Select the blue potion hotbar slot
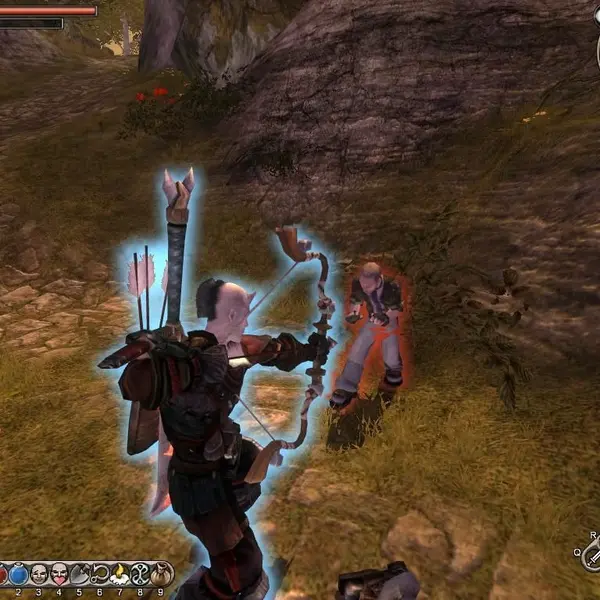The height and width of the screenshot is (600, 600). [x=18, y=574]
